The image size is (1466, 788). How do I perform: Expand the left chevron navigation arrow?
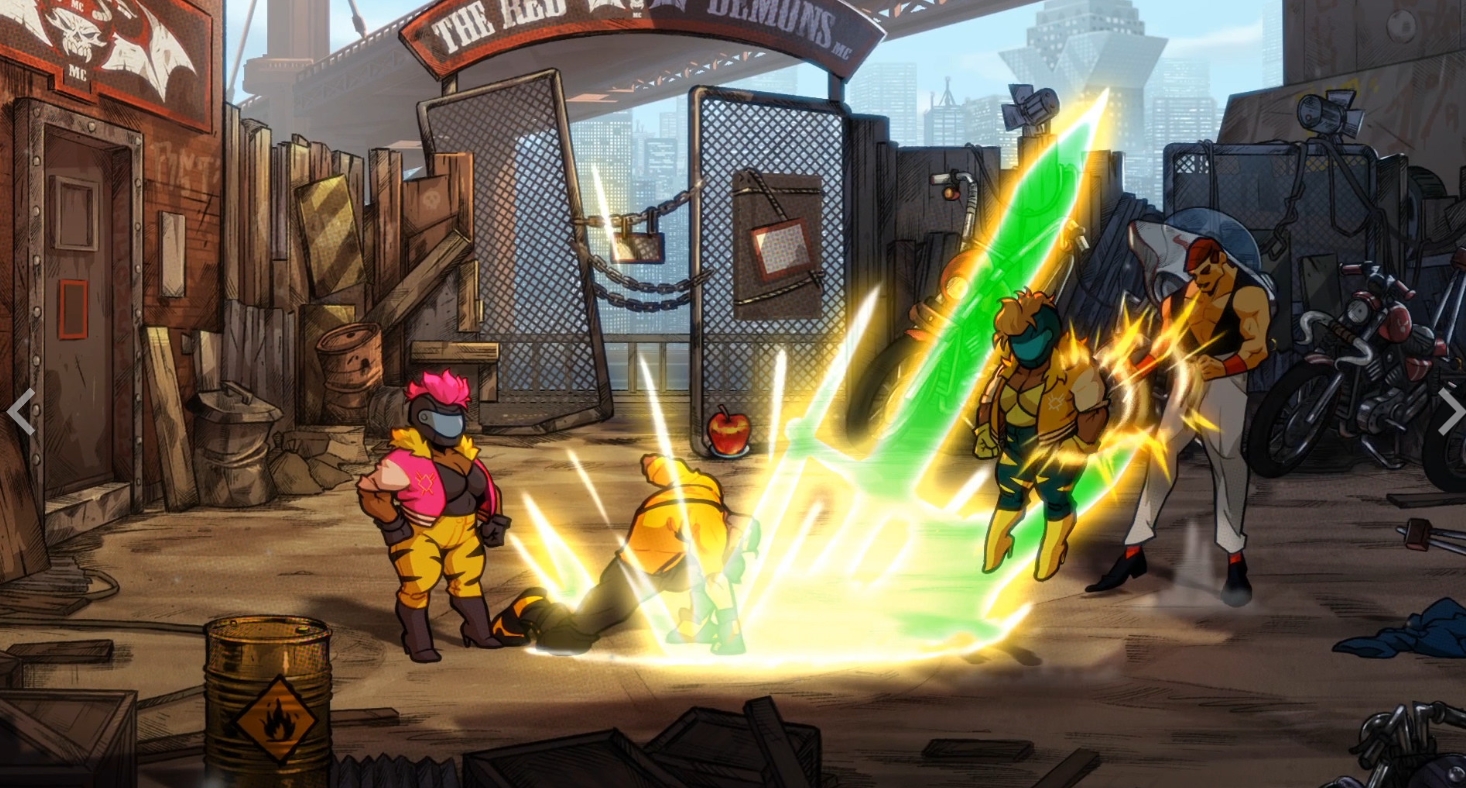click(x=22, y=410)
